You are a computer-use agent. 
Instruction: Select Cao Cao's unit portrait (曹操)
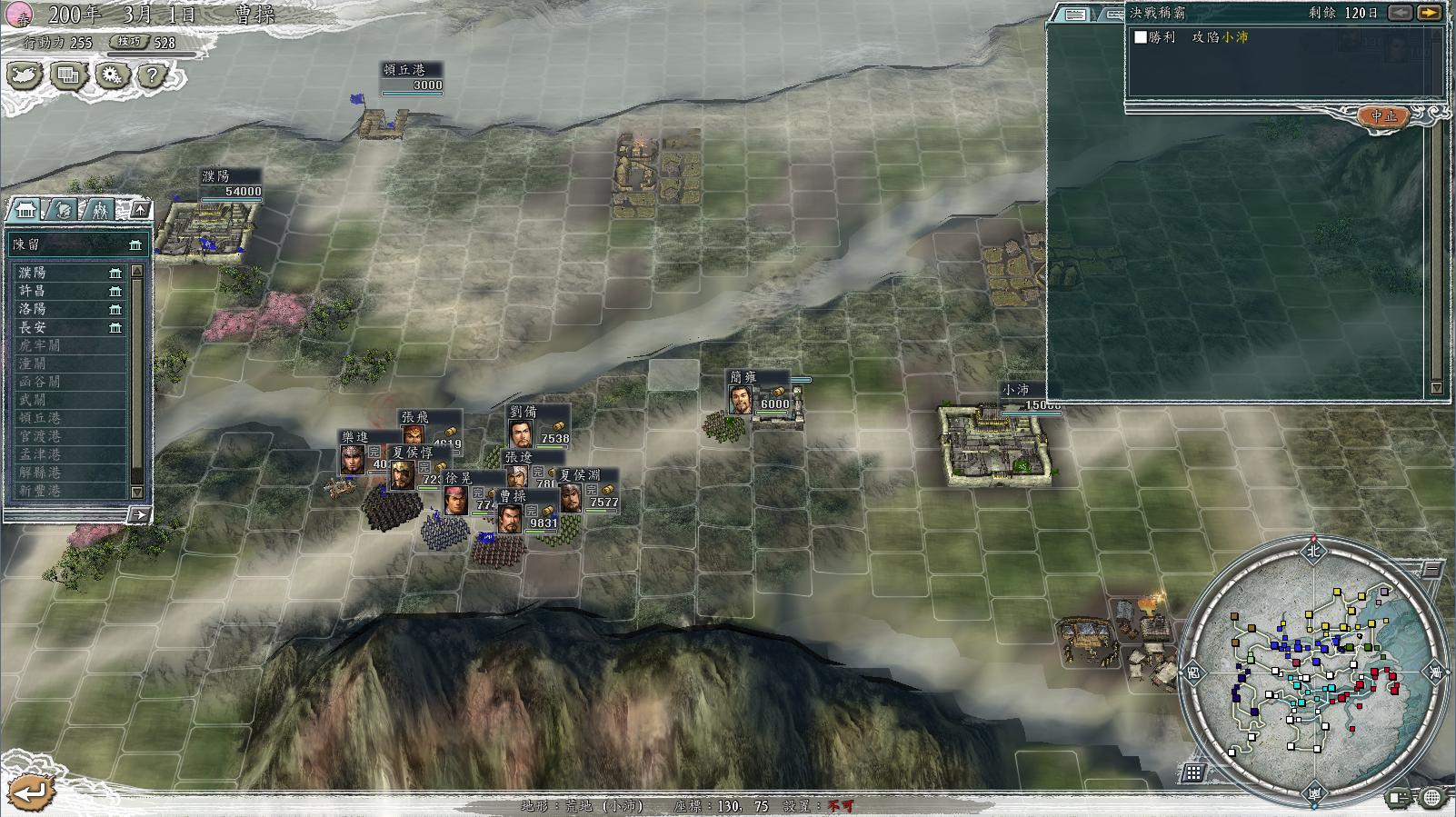click(509, 520)
